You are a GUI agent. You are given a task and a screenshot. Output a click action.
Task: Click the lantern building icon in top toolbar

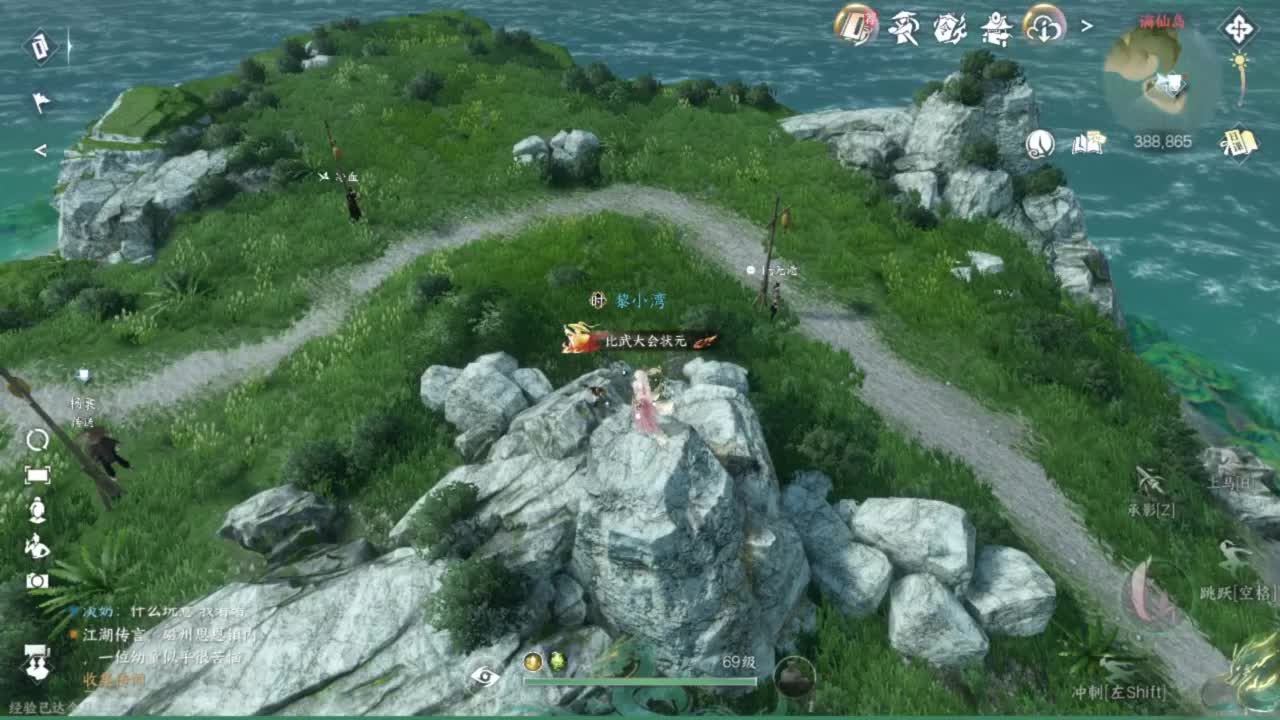995,32
